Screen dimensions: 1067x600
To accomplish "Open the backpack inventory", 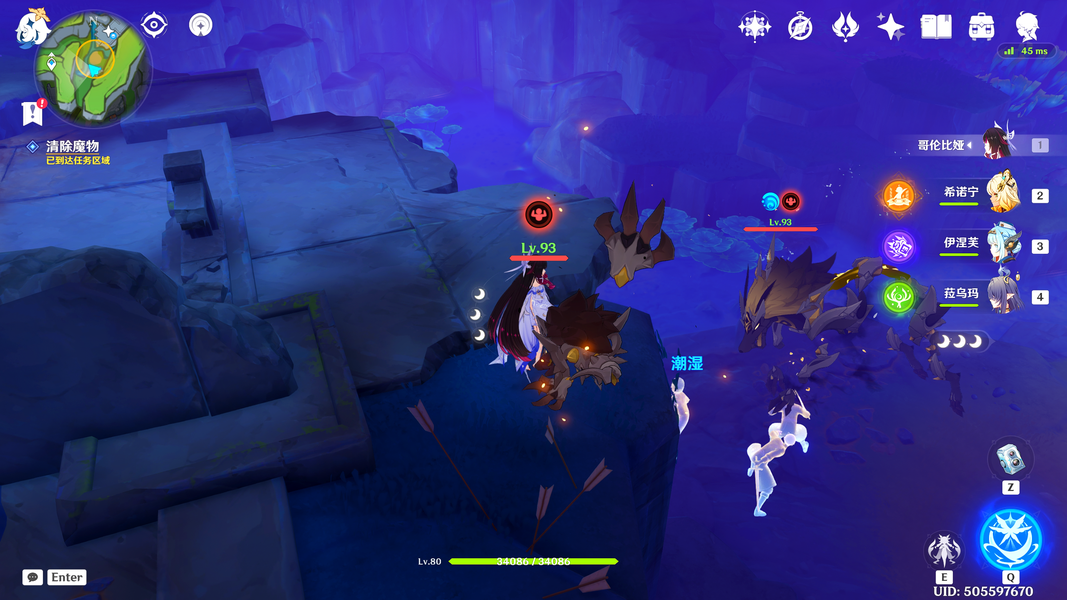I will (981, 27).
